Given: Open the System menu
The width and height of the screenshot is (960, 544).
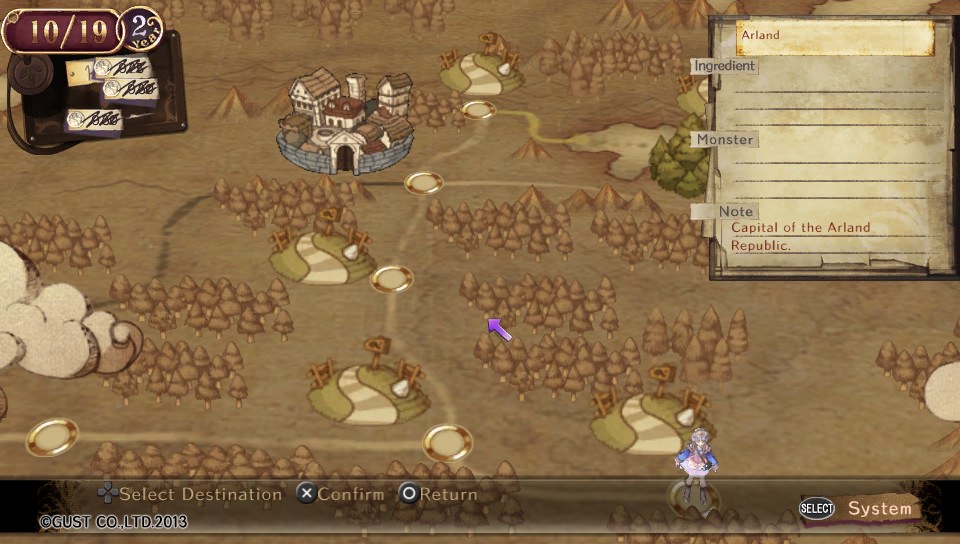Looking at the screenshot, I should click(863, 508).
